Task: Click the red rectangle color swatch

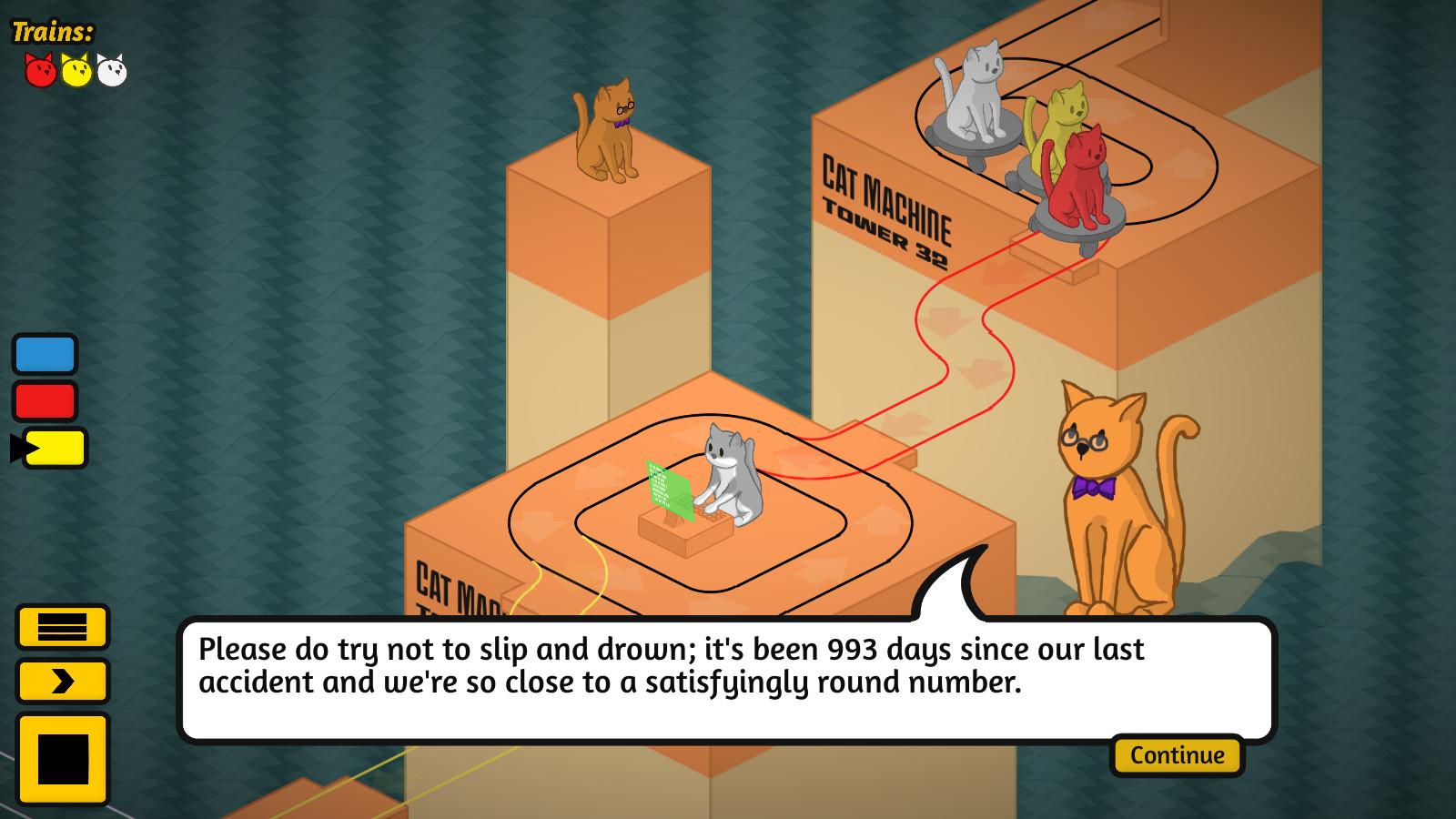Action: (45, 399)
